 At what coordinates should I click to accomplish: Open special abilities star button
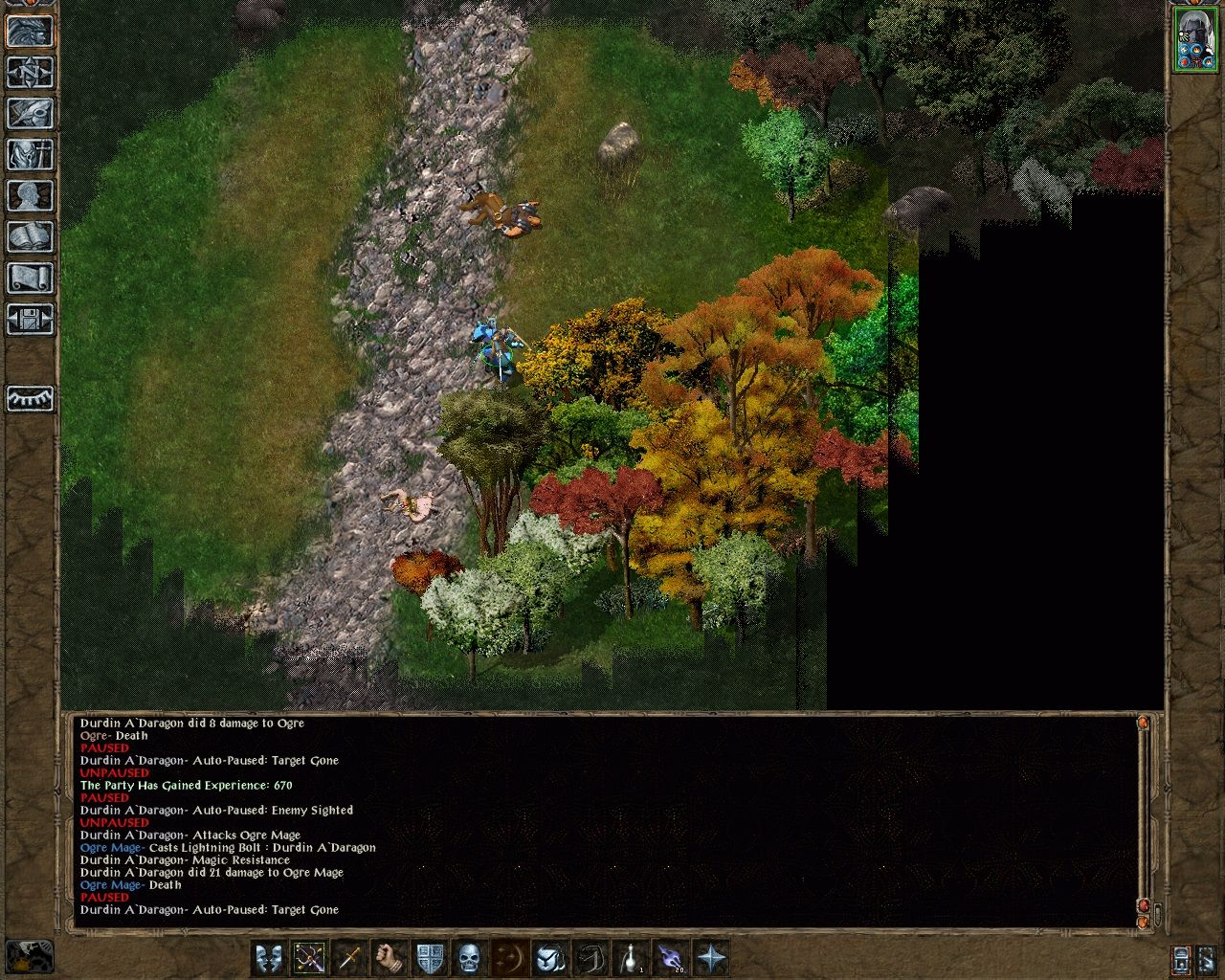711,957
